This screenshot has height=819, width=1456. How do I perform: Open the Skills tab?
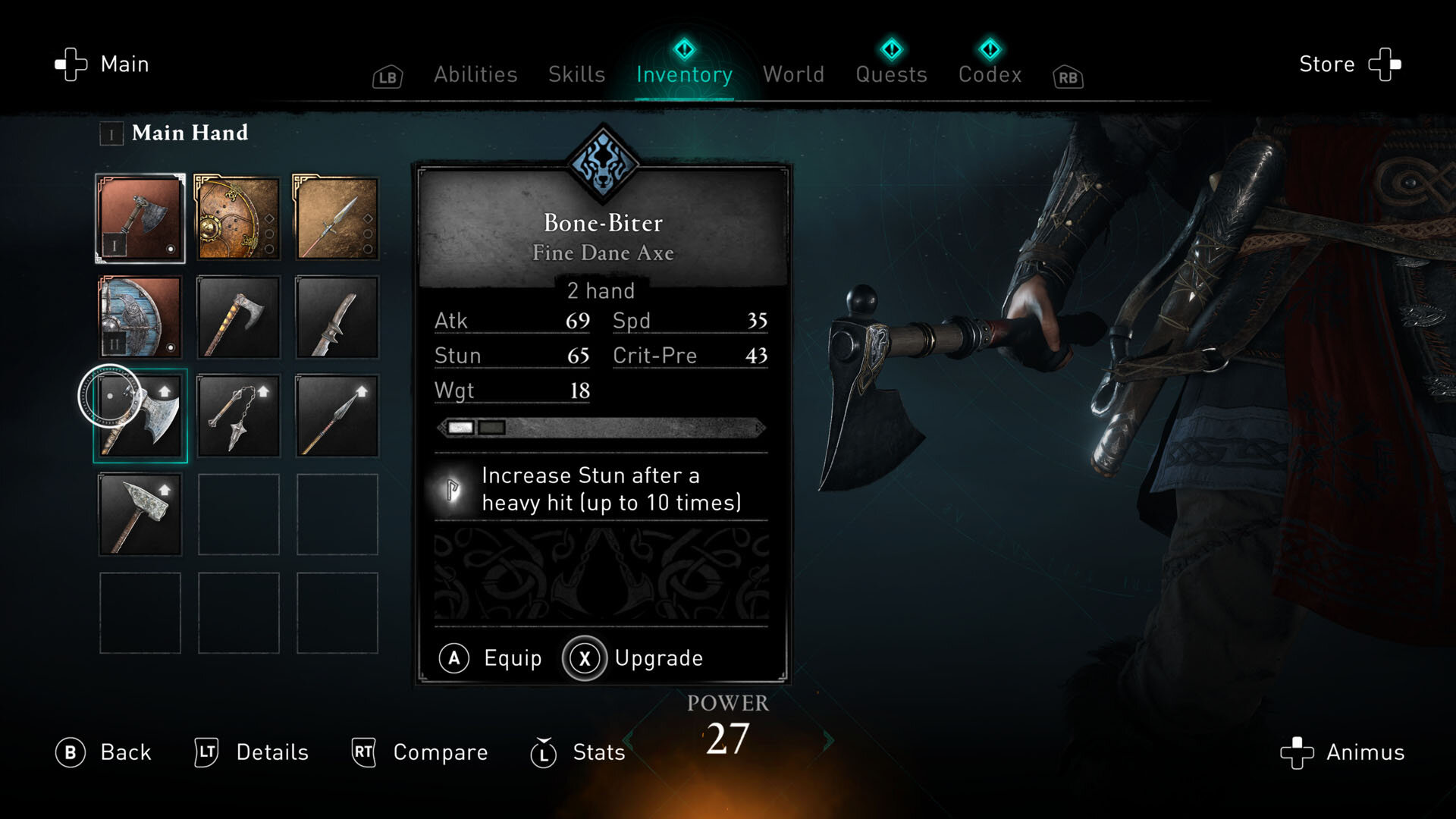point(576,74)
